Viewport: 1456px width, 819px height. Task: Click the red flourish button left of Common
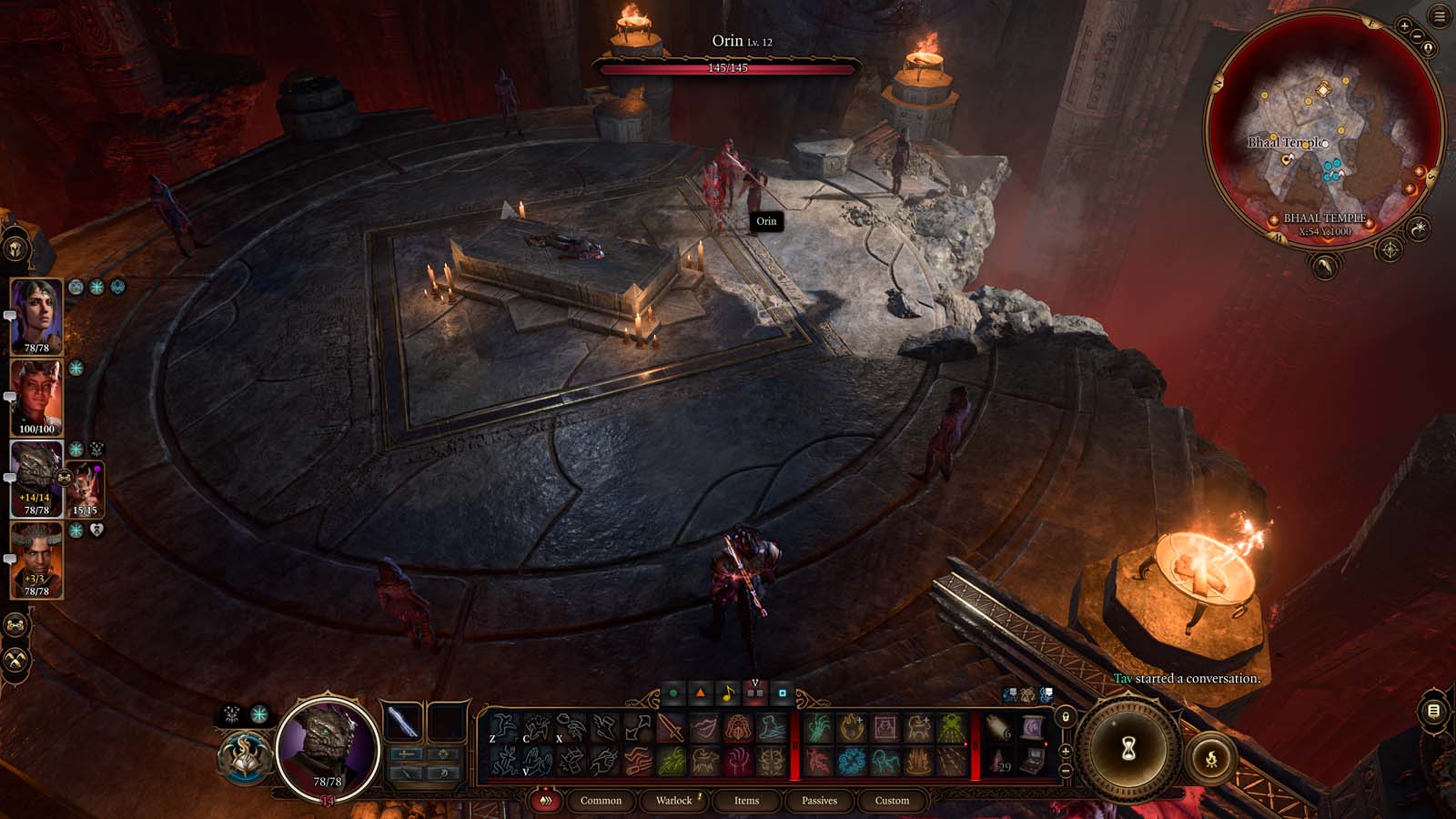[546, 801]
